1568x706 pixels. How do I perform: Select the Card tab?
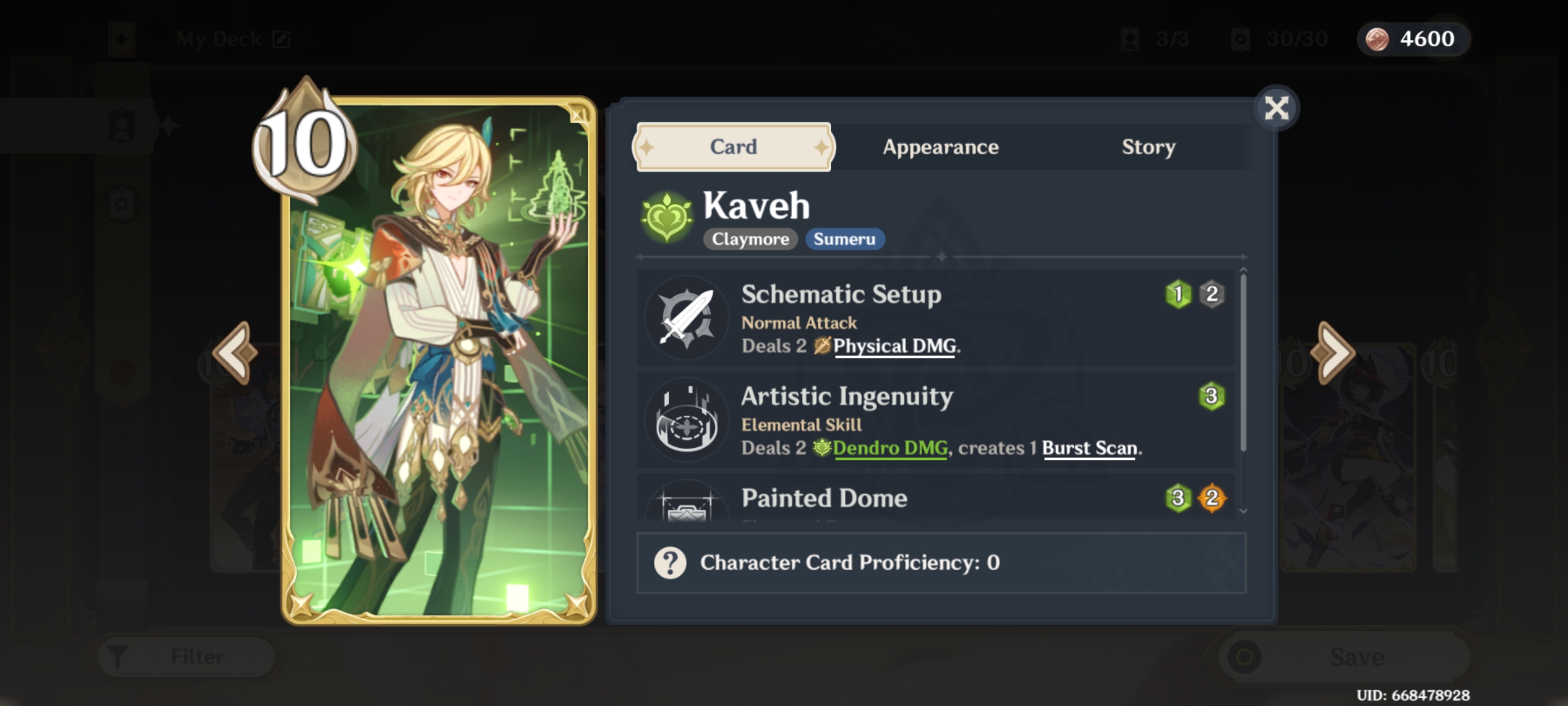pos(732,147)
